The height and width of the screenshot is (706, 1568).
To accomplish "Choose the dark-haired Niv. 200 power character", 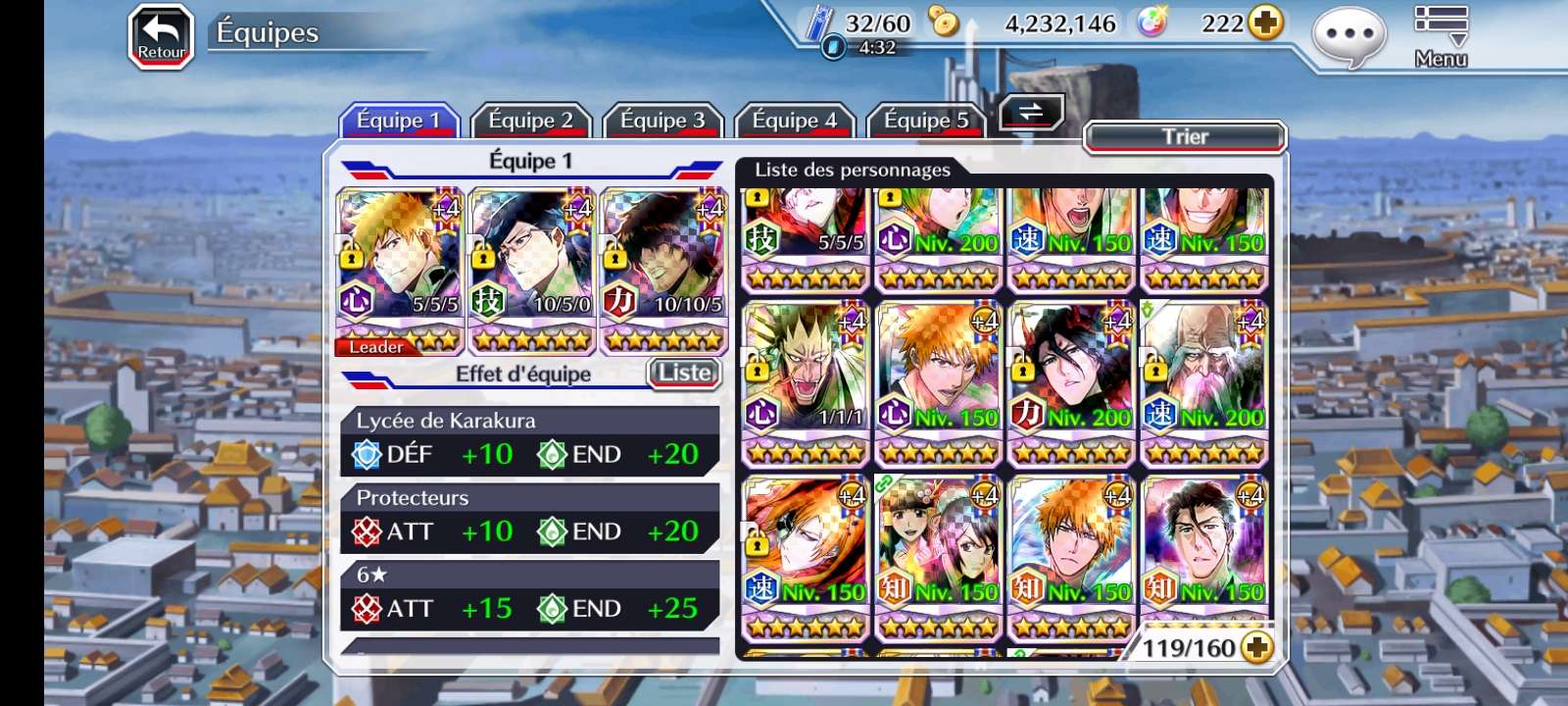I will (x=1071, y=382).
